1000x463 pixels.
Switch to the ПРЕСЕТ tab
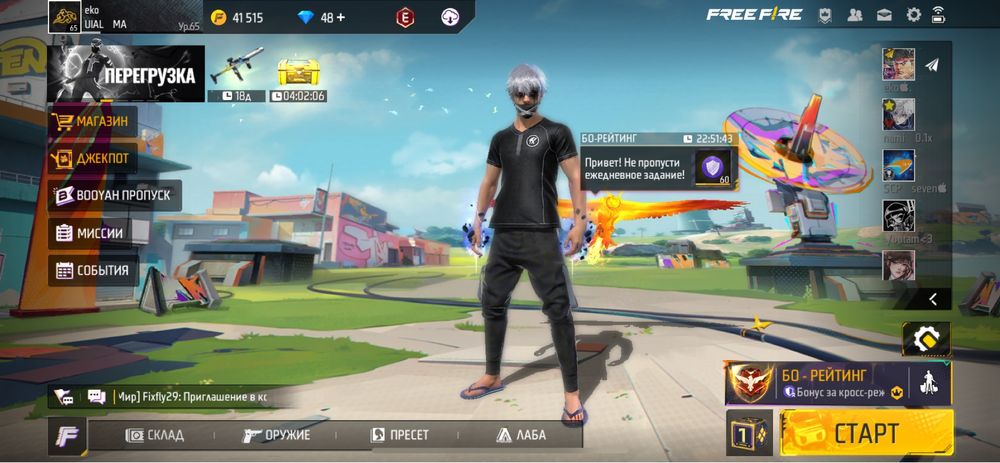(400, 435)
